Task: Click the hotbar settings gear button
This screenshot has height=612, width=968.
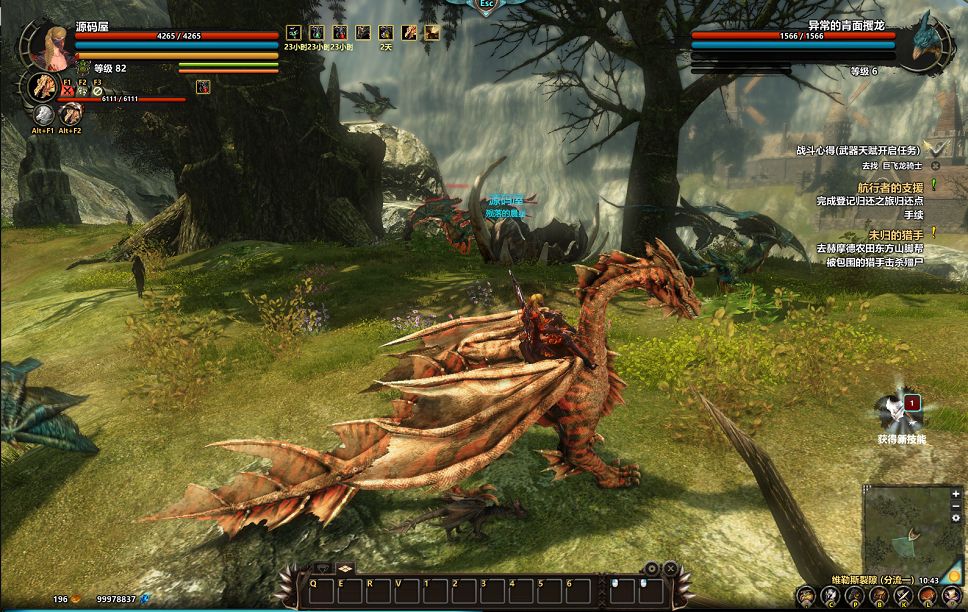Action: click(651, 568)
